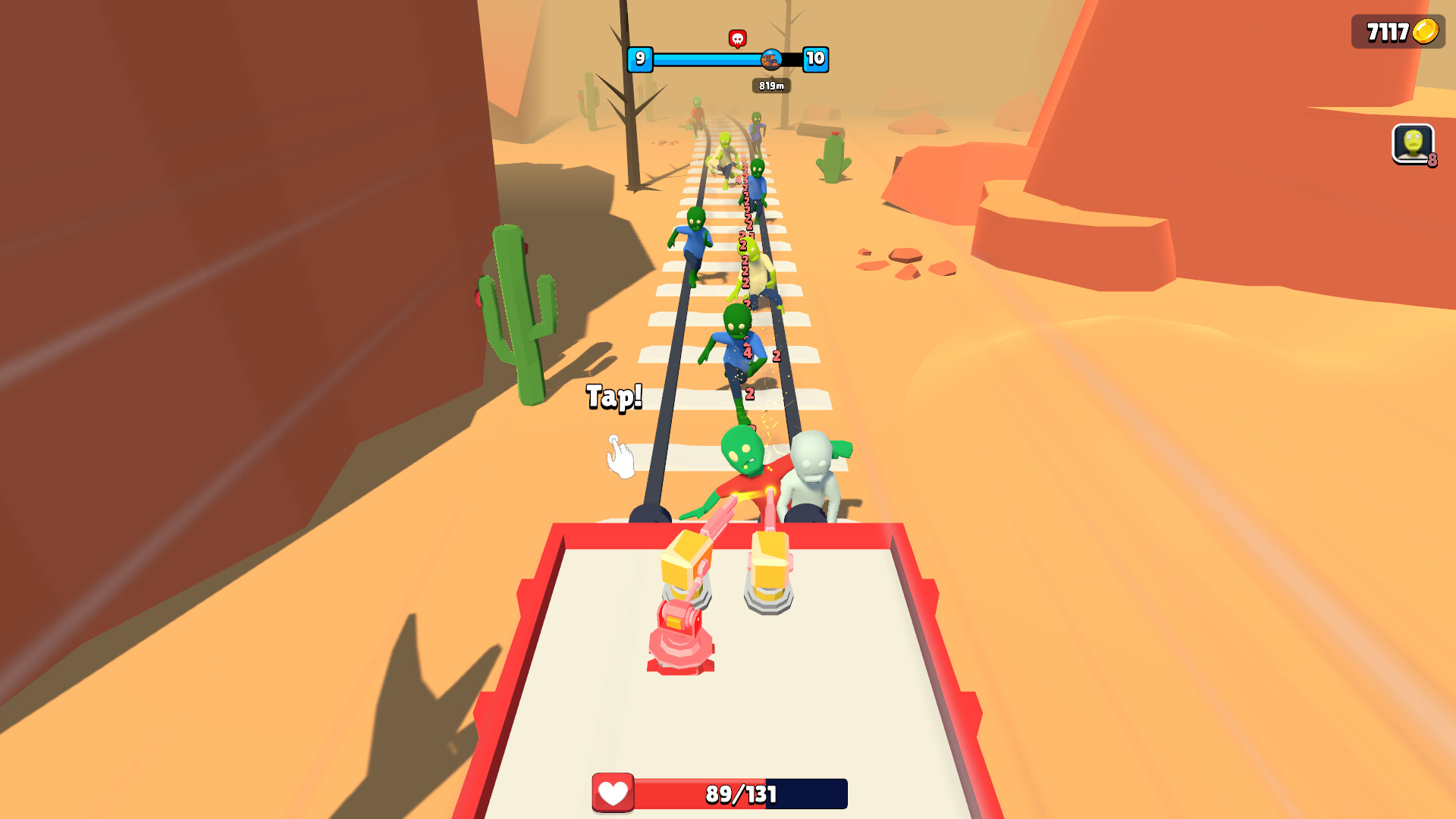1456x819 pixels.
Task: Select the level 9 badge
Action: click(641, 61)
